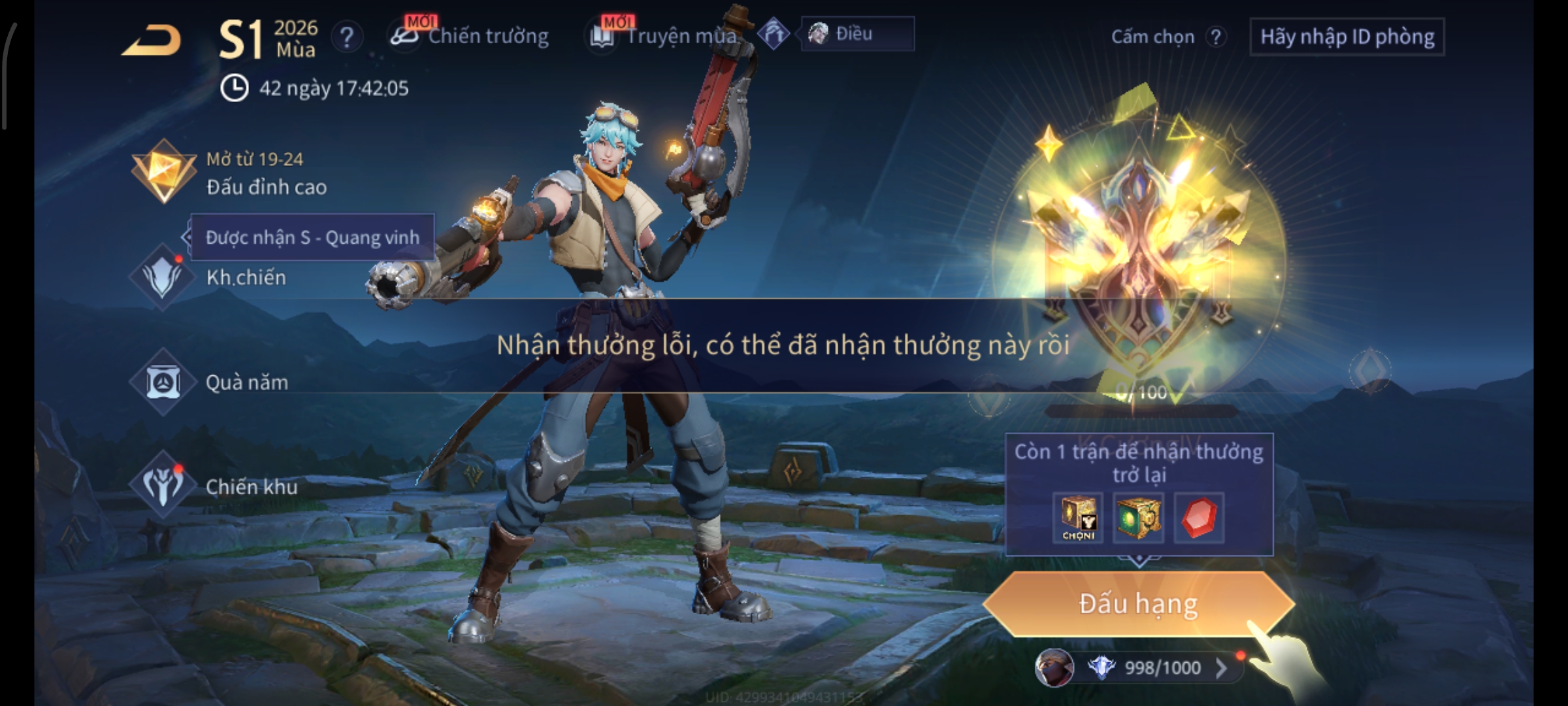1568x706 pixels.
Task: Start a Đấu hạng ranked match
Action: coord(1138,603)
